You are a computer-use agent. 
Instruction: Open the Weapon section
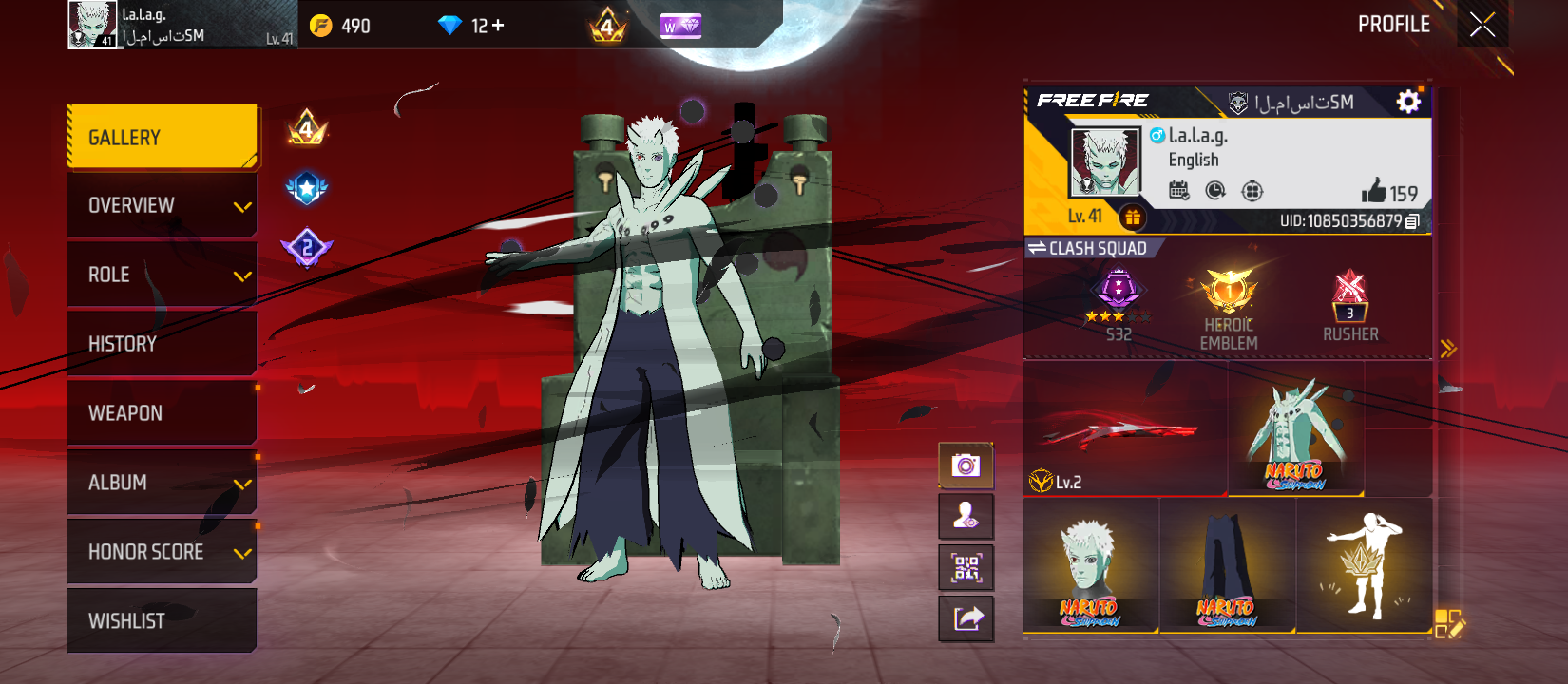click(162, 413)
